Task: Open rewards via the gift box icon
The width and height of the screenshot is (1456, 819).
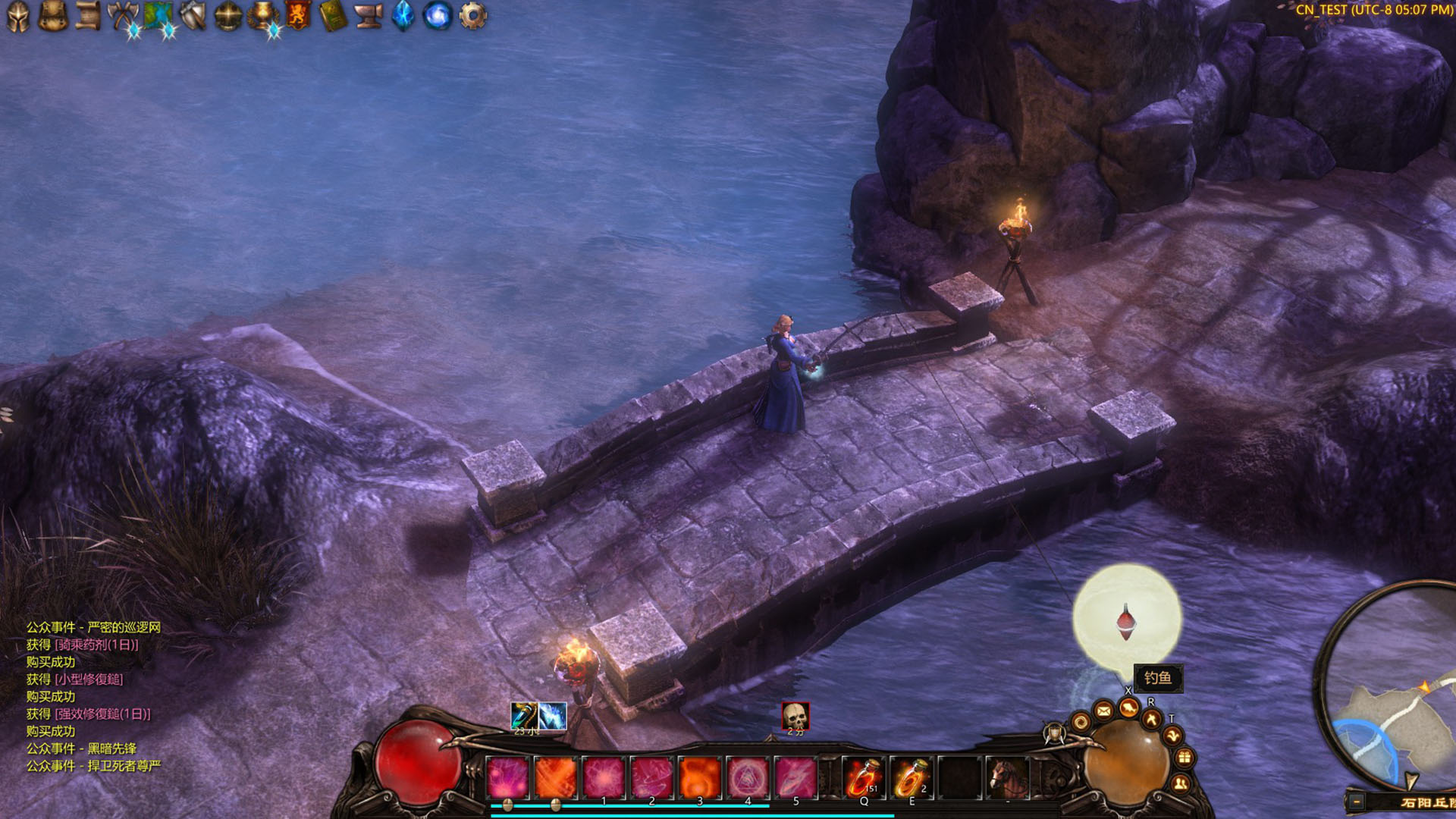Action: 1182,757
